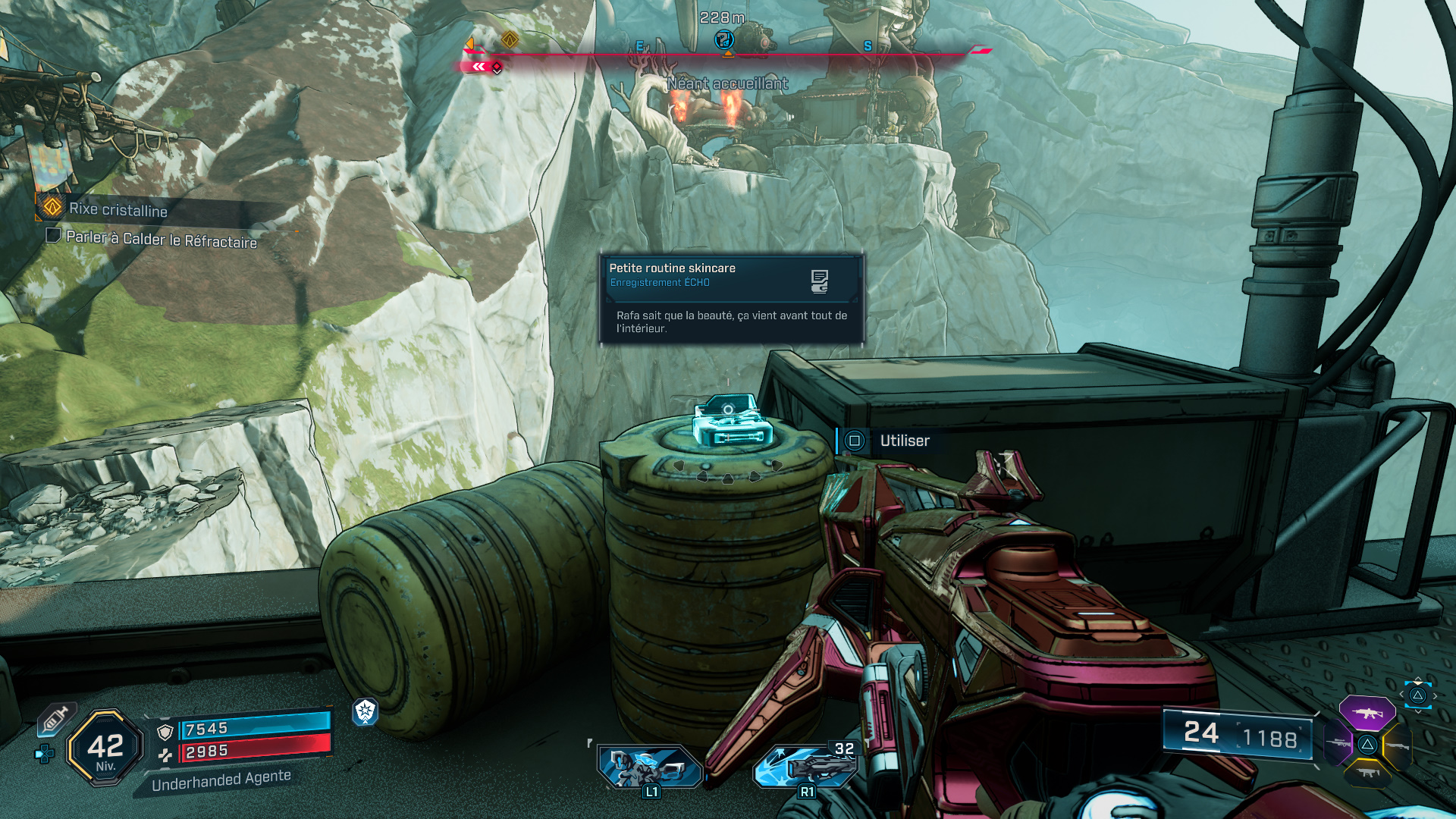Select the assault rifle in the weapon wheel
The image size is (1456, 819).
tap(1368, 713)
